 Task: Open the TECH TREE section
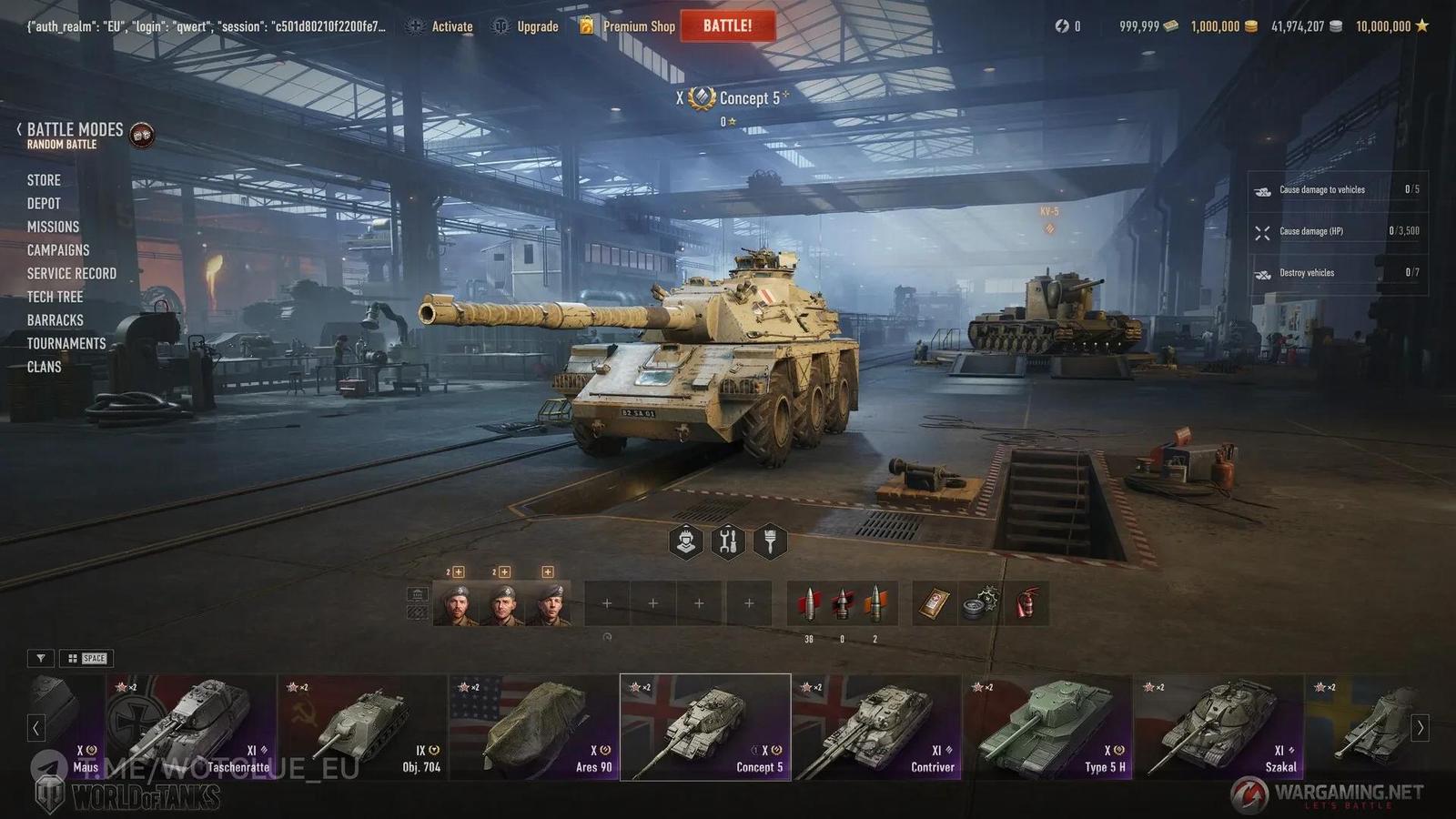[x=56, y=296]
